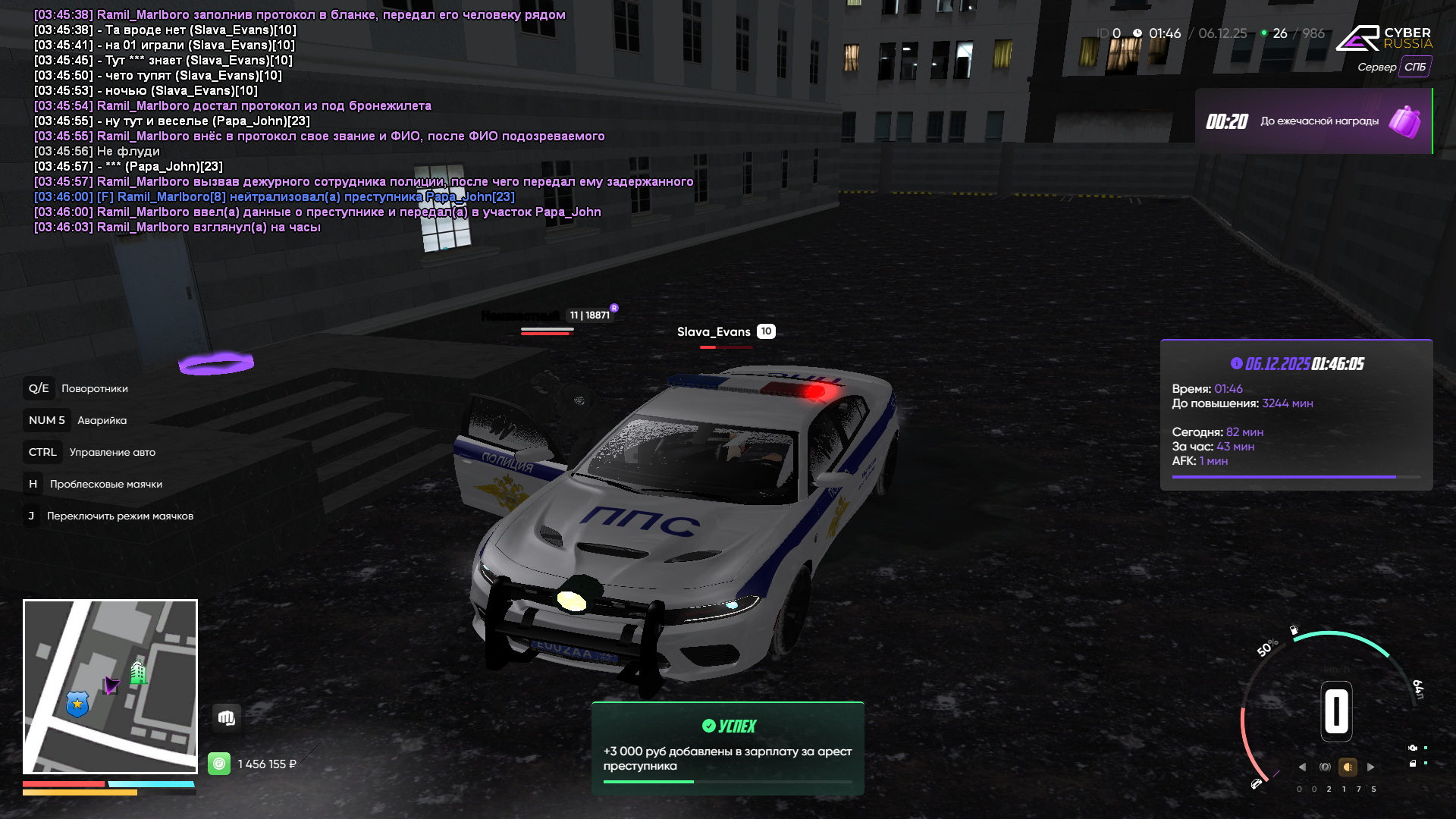Click the engine status icon
The height and width of the screenshot is (819, 1456).
1413,748
